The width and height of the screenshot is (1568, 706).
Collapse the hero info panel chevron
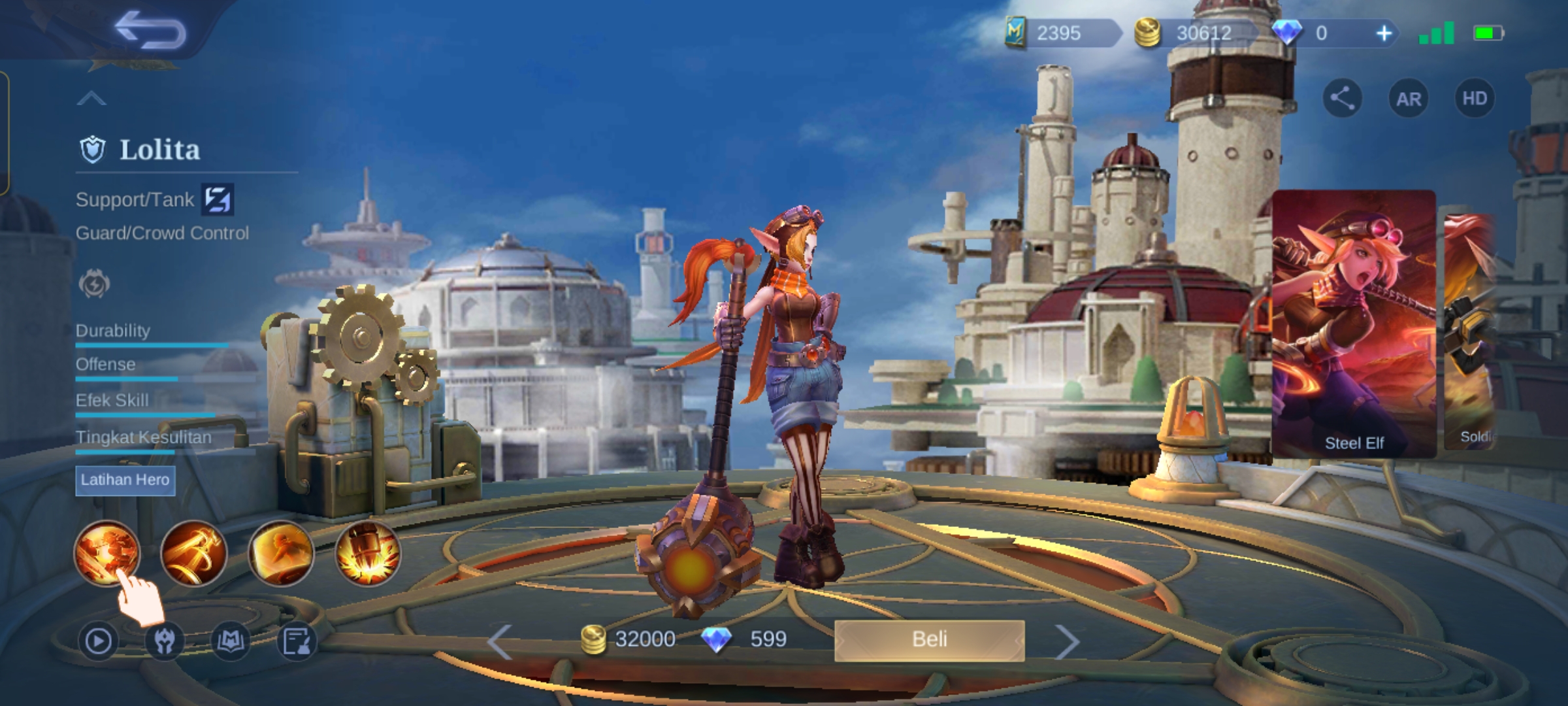(91, 99)
